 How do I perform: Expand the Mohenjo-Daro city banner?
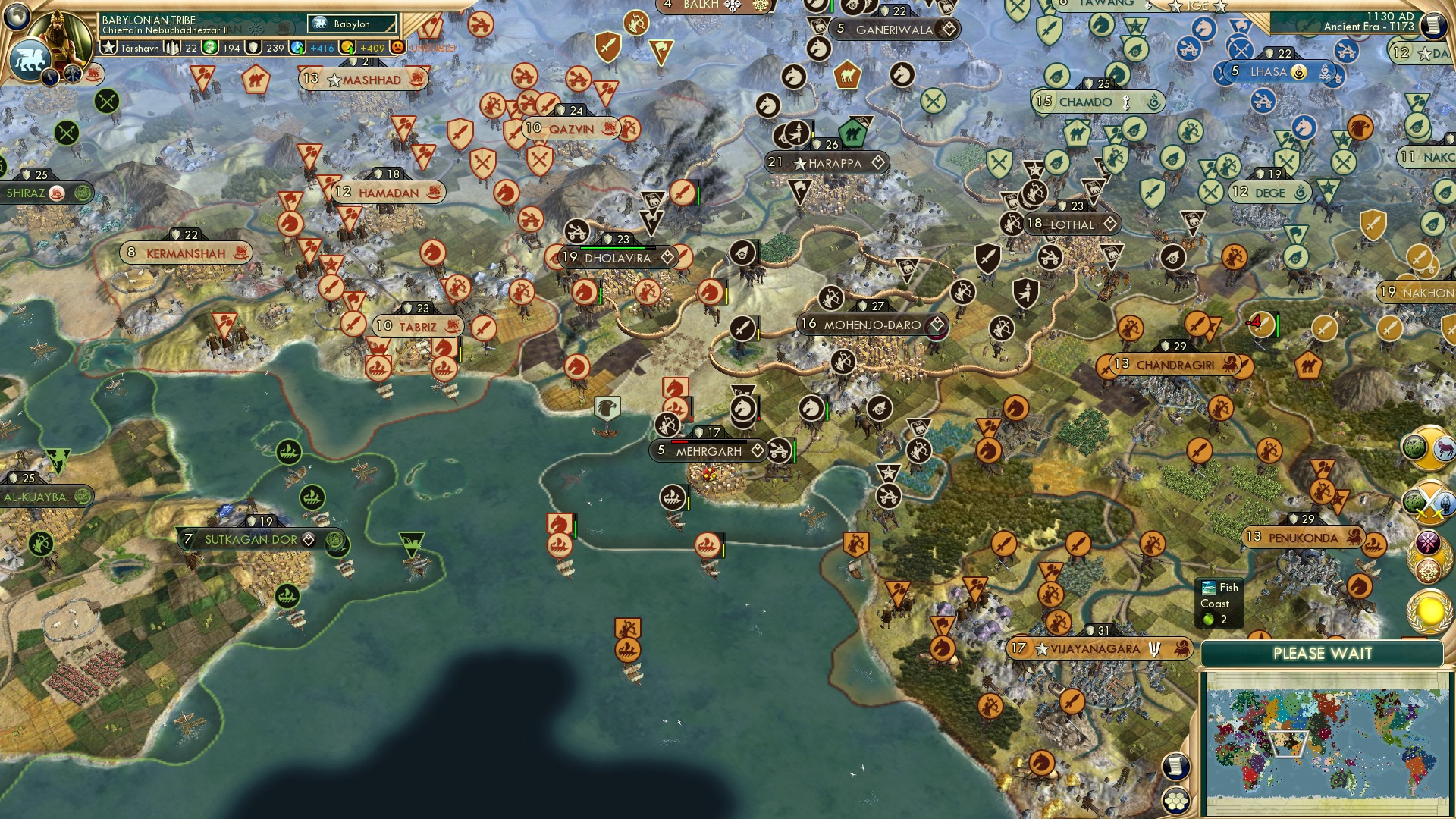(939, 324)
